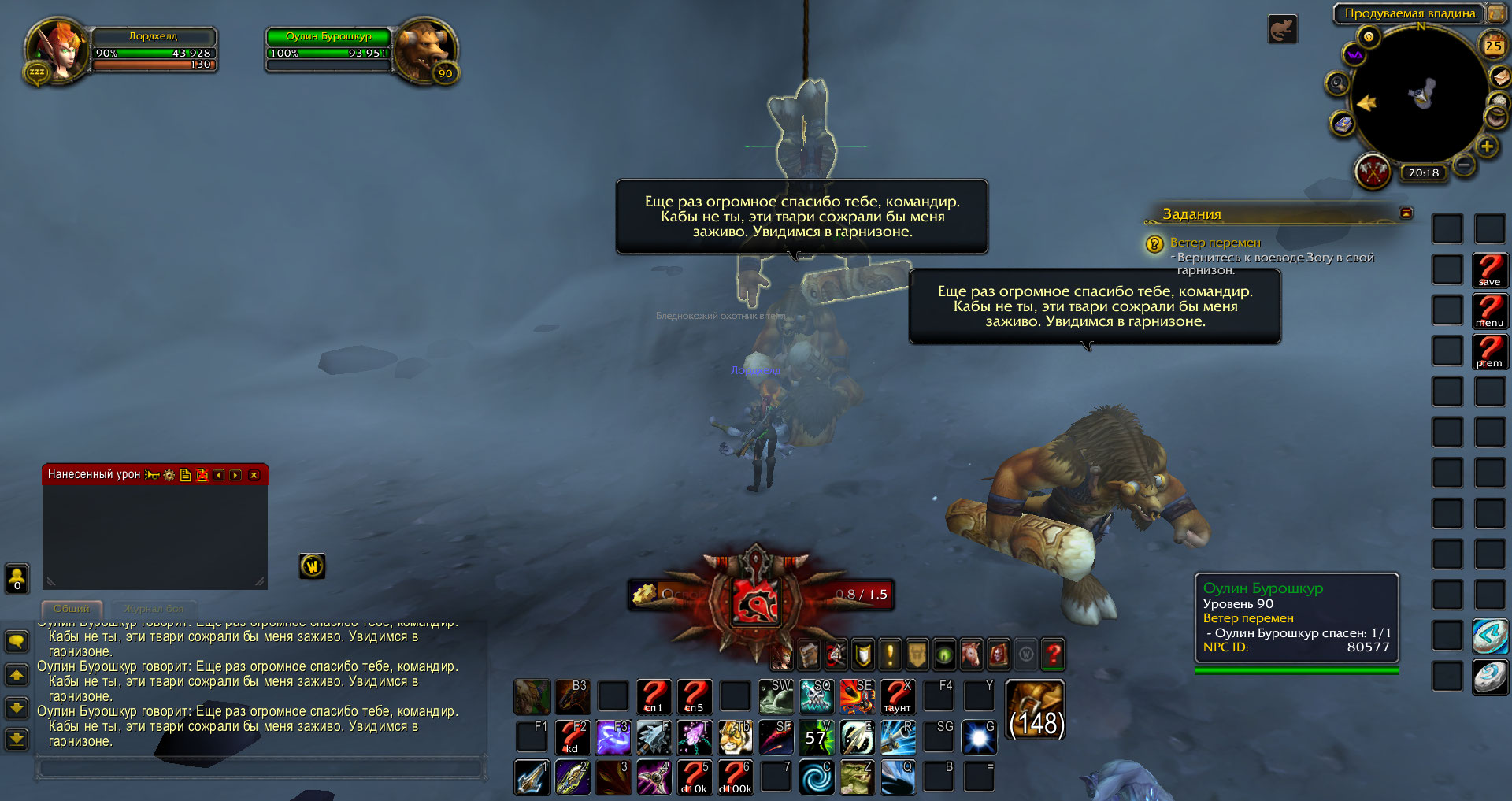1512x801 pixels.
Task: Switch to the Журнал боя chat tab
Action: (x=154, y=609)
